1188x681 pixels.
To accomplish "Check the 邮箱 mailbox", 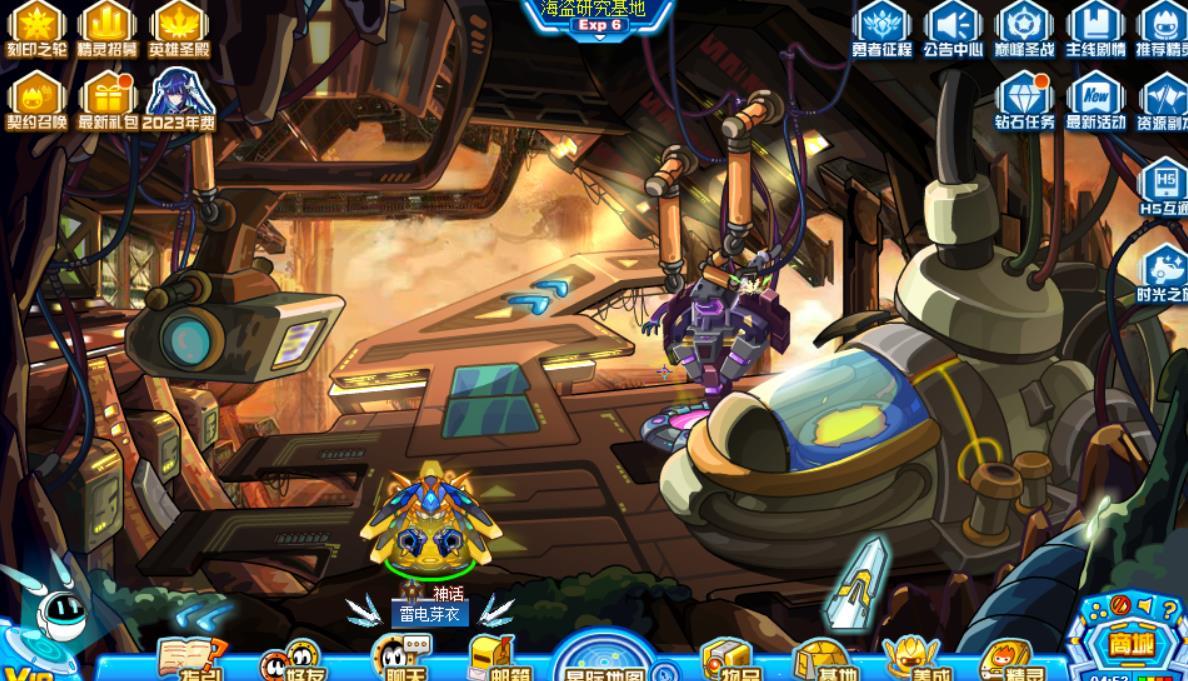I will pyautogui.click(x=498, y=660).
